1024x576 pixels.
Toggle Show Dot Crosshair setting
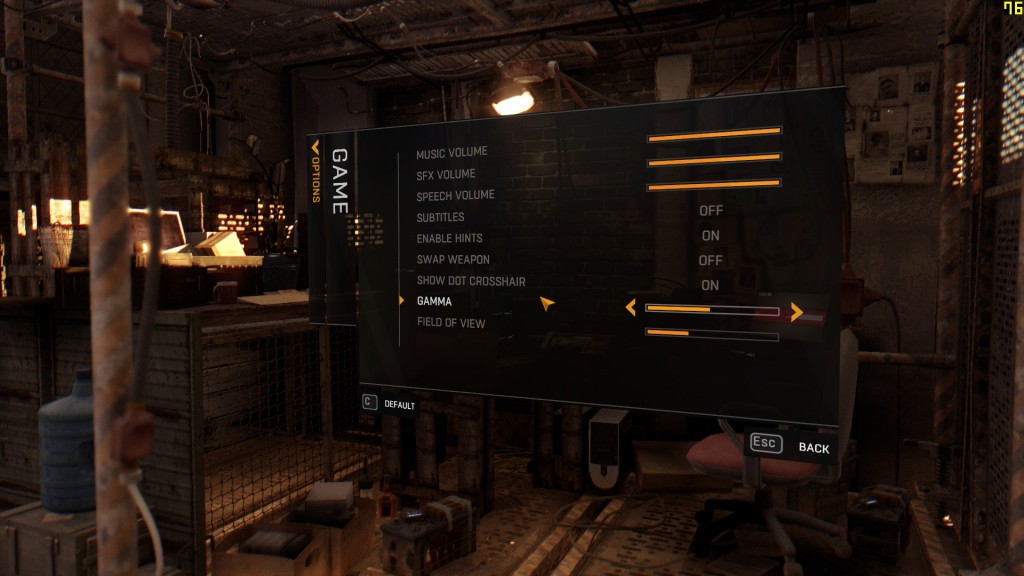711,286
